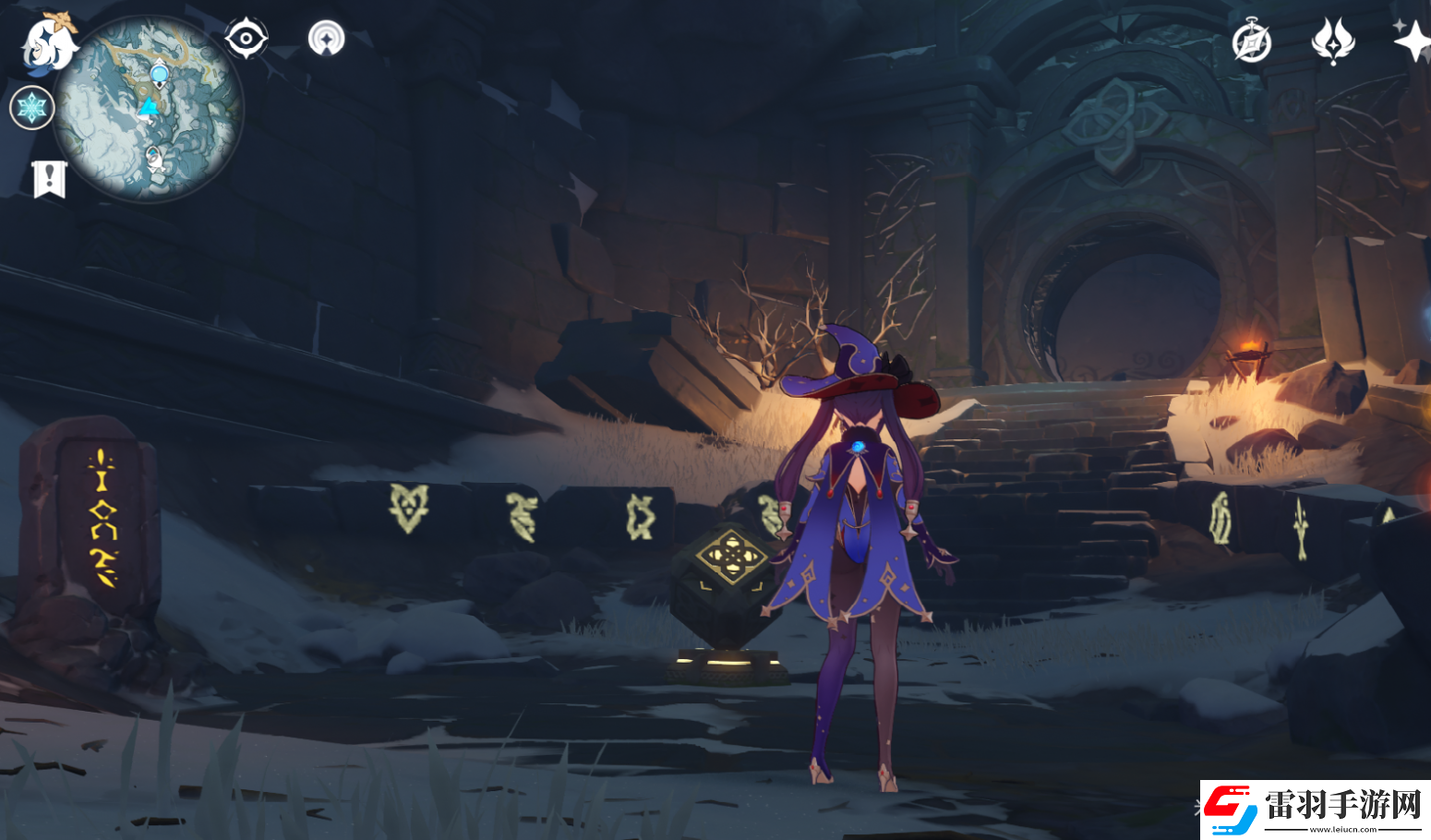Open the three-pointed emblem icon
The width and height of the screenshot is (1431, 840).
(1332, 42)
